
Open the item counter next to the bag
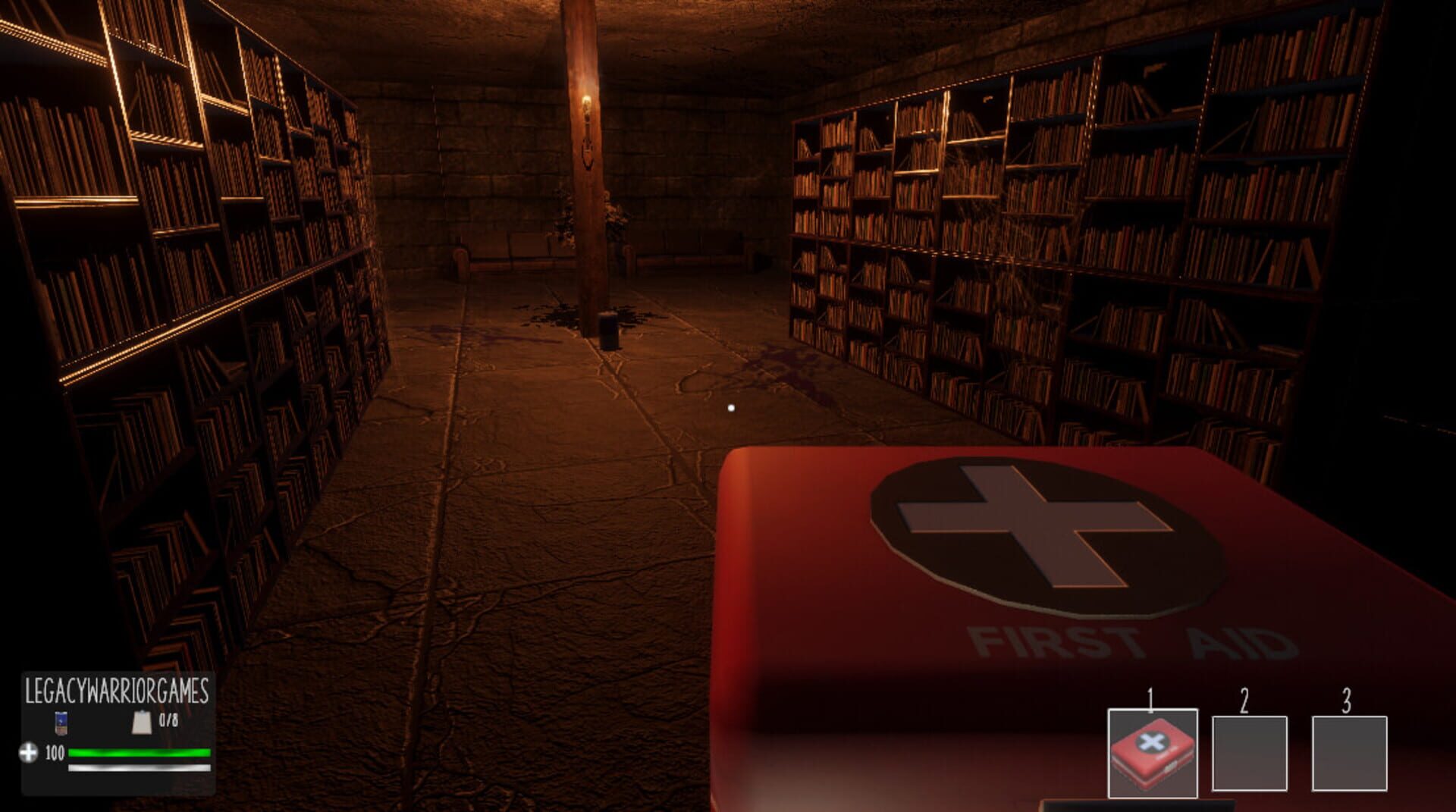pos(169,720)
